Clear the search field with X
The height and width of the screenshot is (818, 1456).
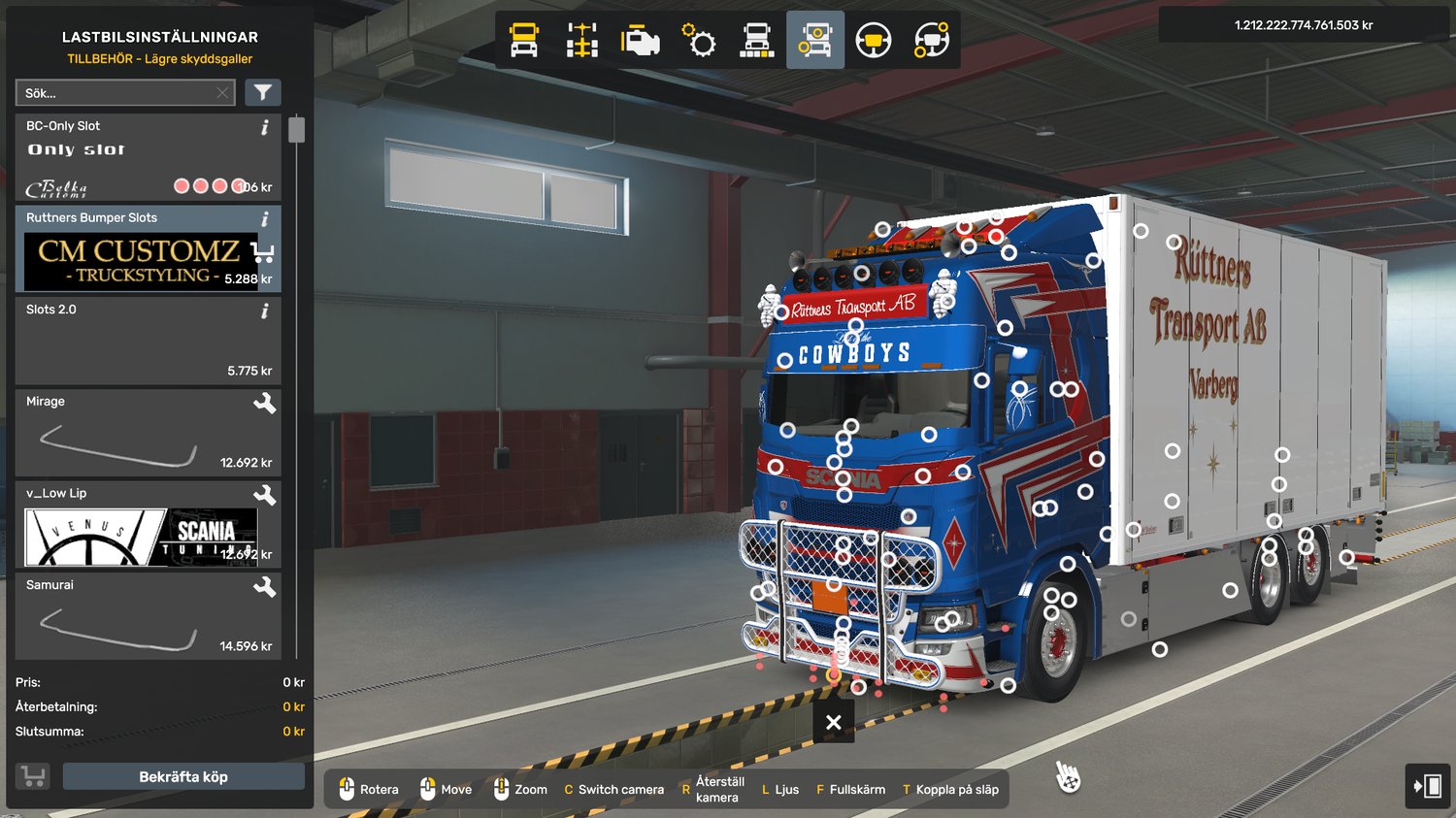pos(222,93)
